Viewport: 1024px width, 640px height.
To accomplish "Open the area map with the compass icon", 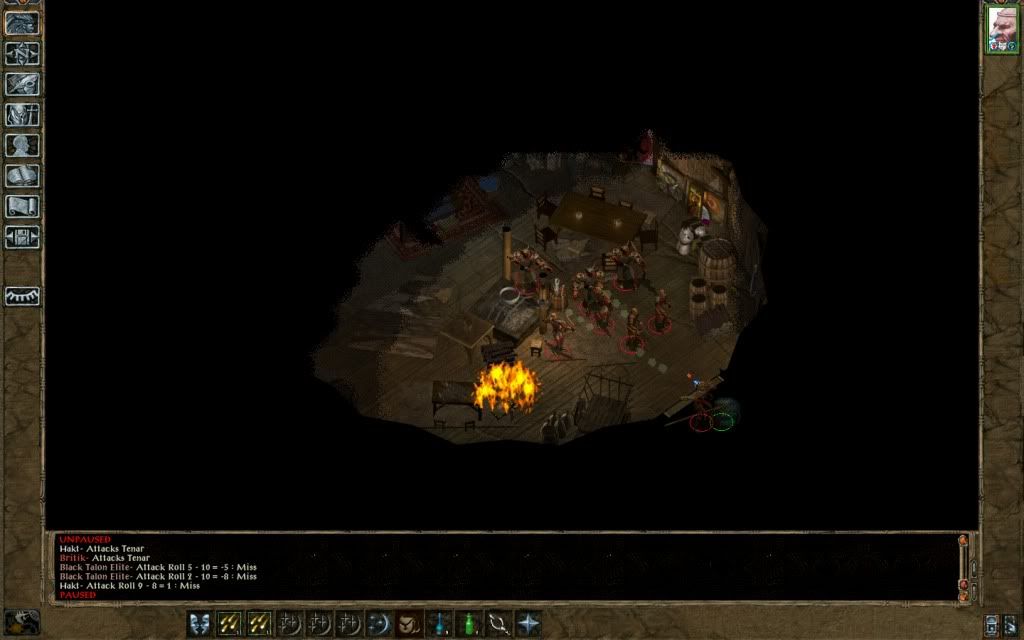I will (x=23, y=53).
